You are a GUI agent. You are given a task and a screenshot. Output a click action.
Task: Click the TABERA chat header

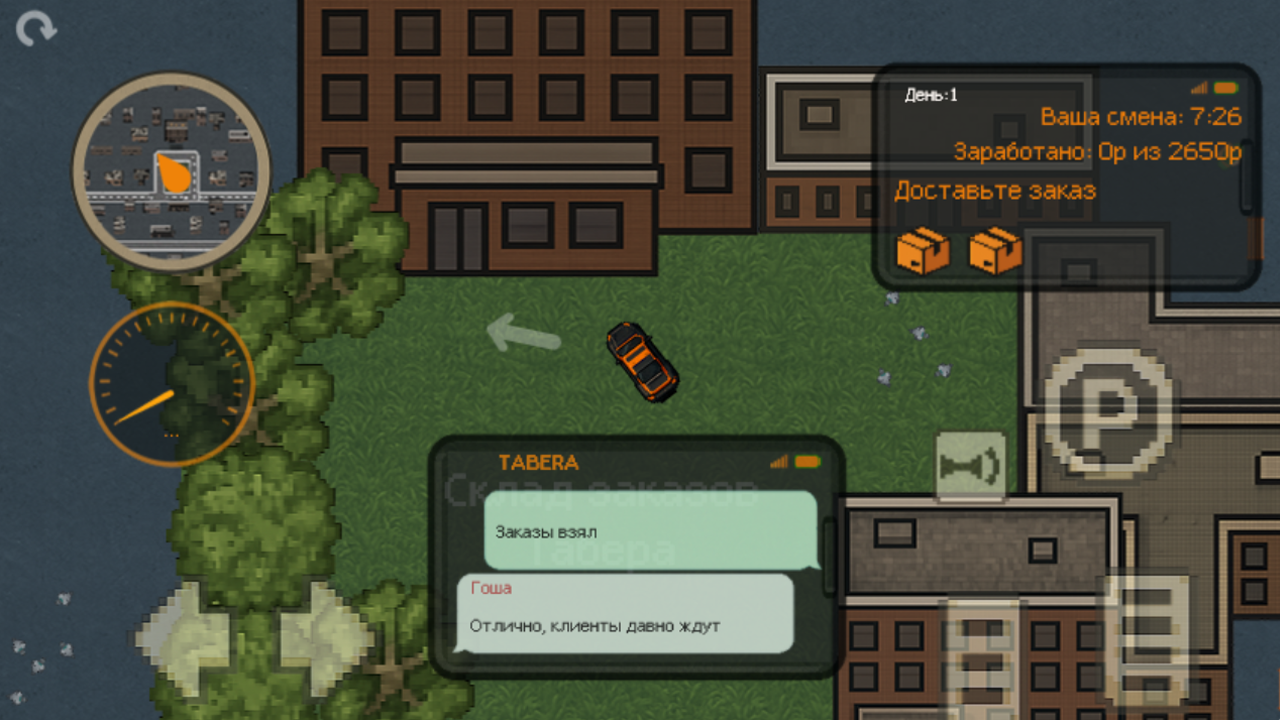(x=540, y=461)
